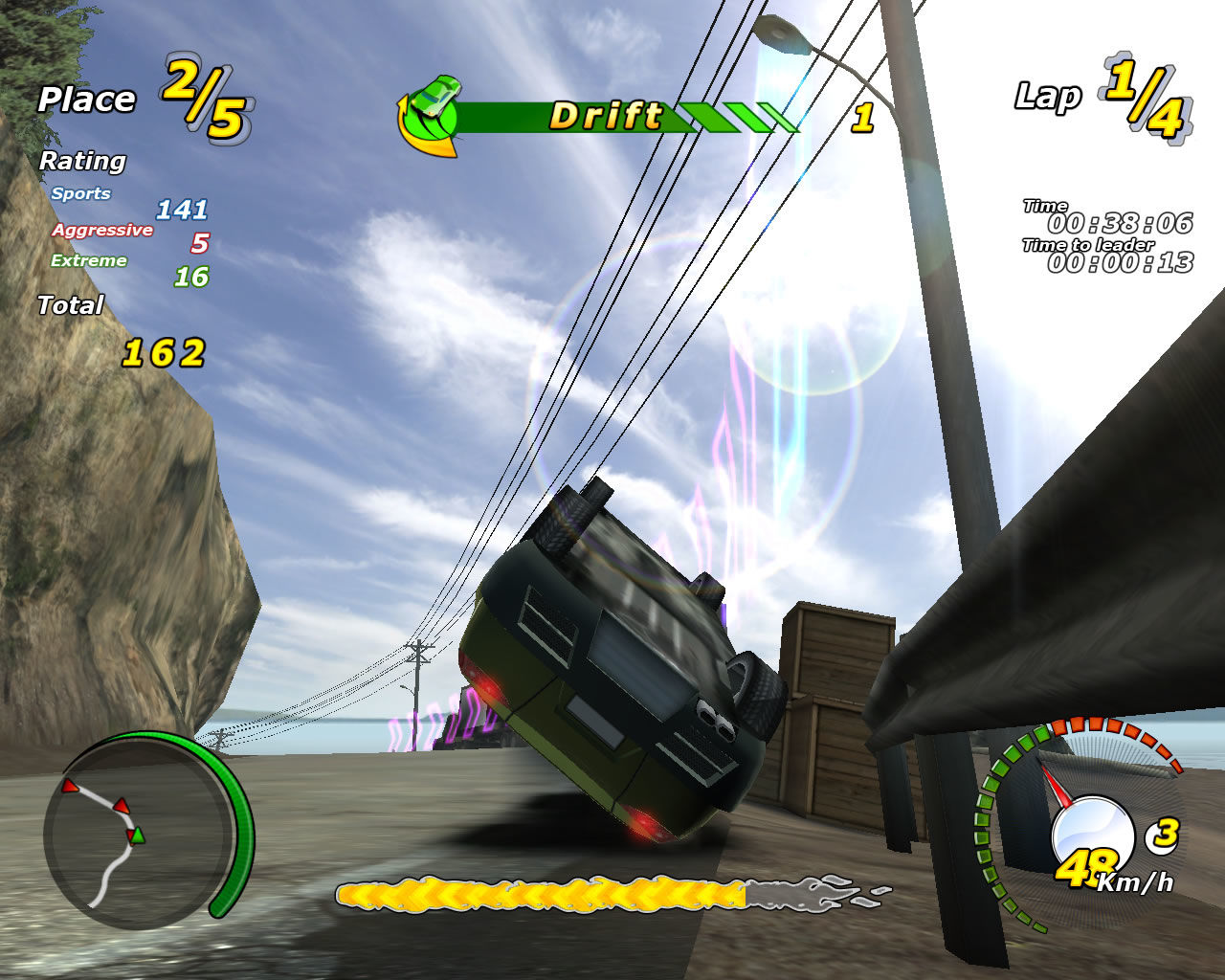Select the green car Drift icon

tap(431, 114)
